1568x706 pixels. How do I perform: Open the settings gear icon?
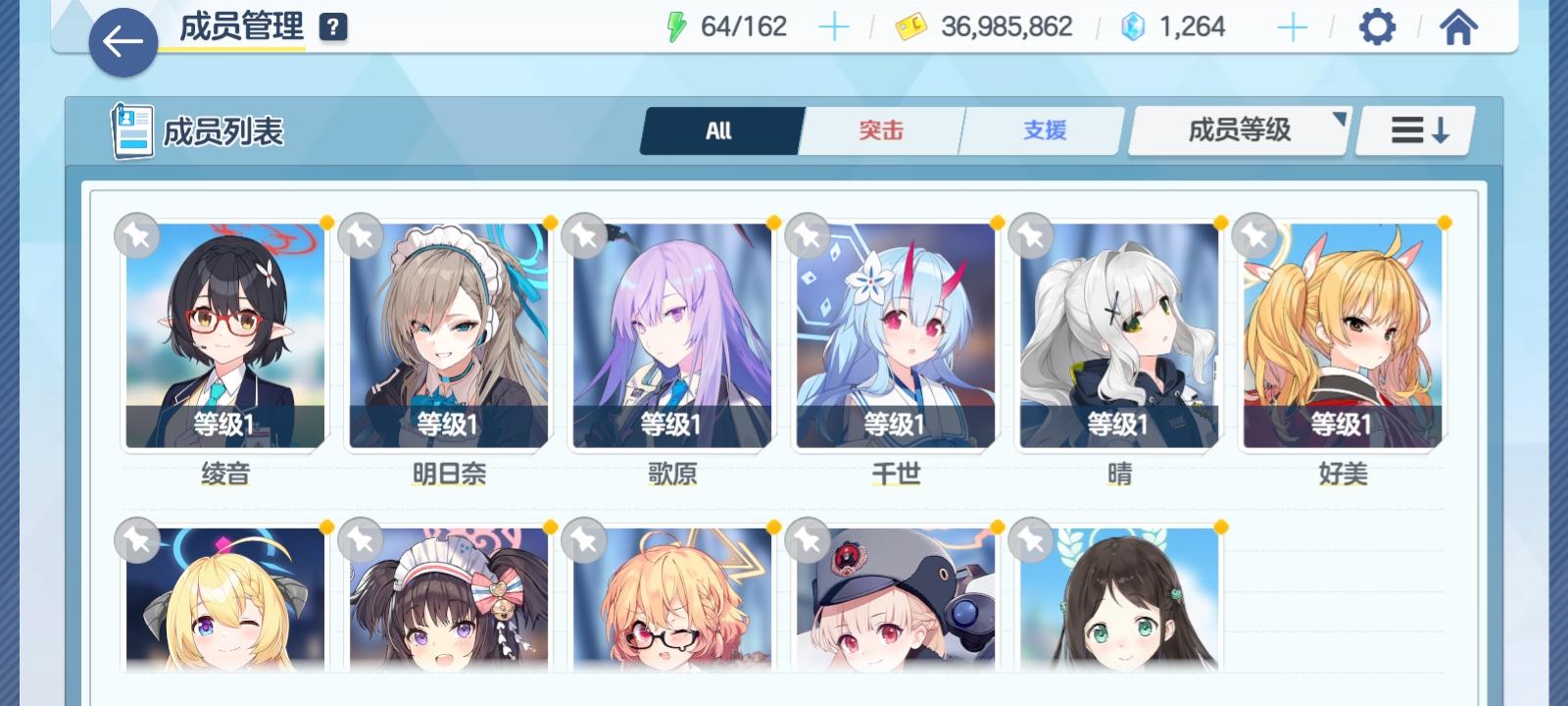[x=1378, y=26]
